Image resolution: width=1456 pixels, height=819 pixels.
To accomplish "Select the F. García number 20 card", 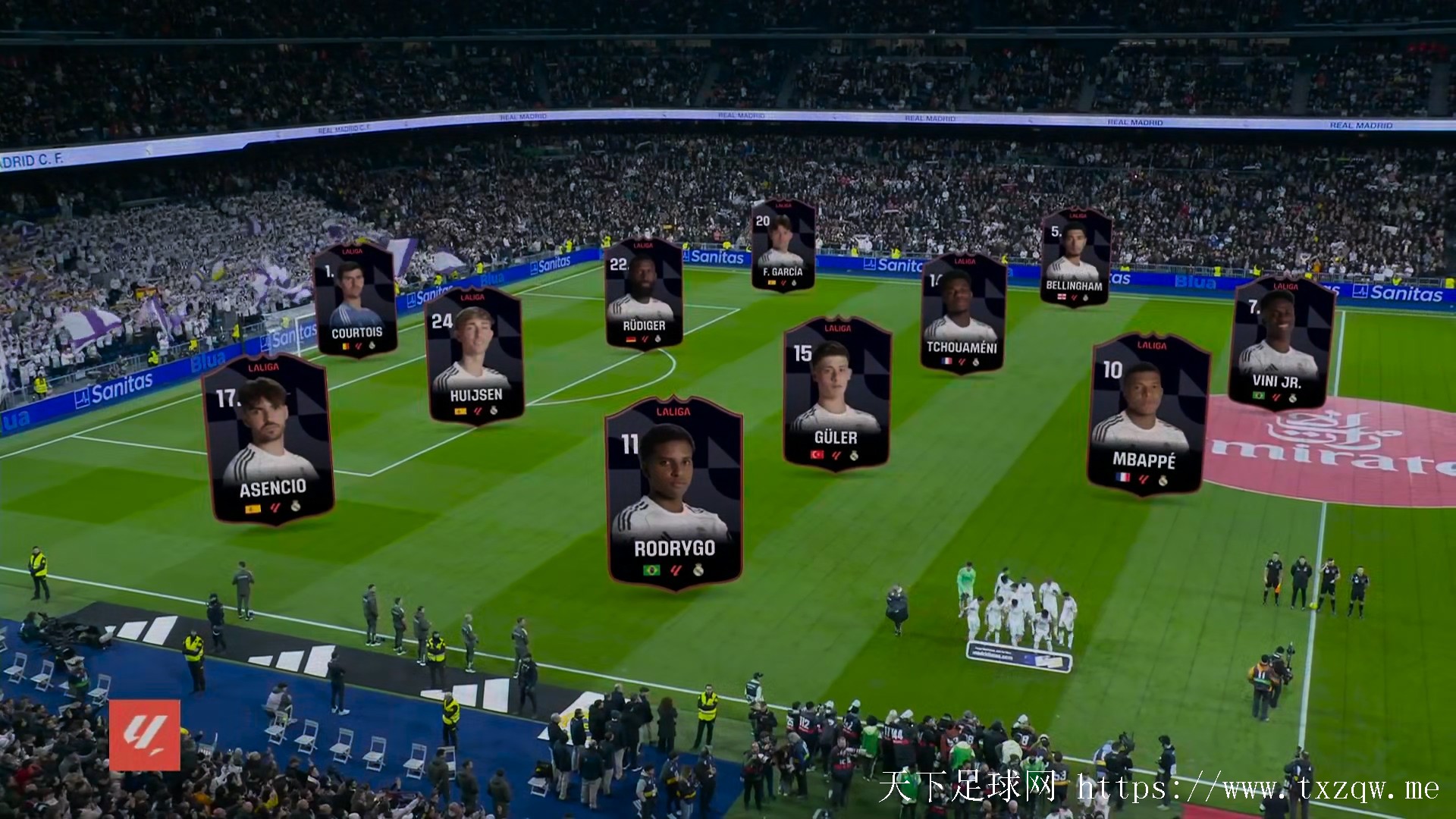I will (x=783, y=245).
